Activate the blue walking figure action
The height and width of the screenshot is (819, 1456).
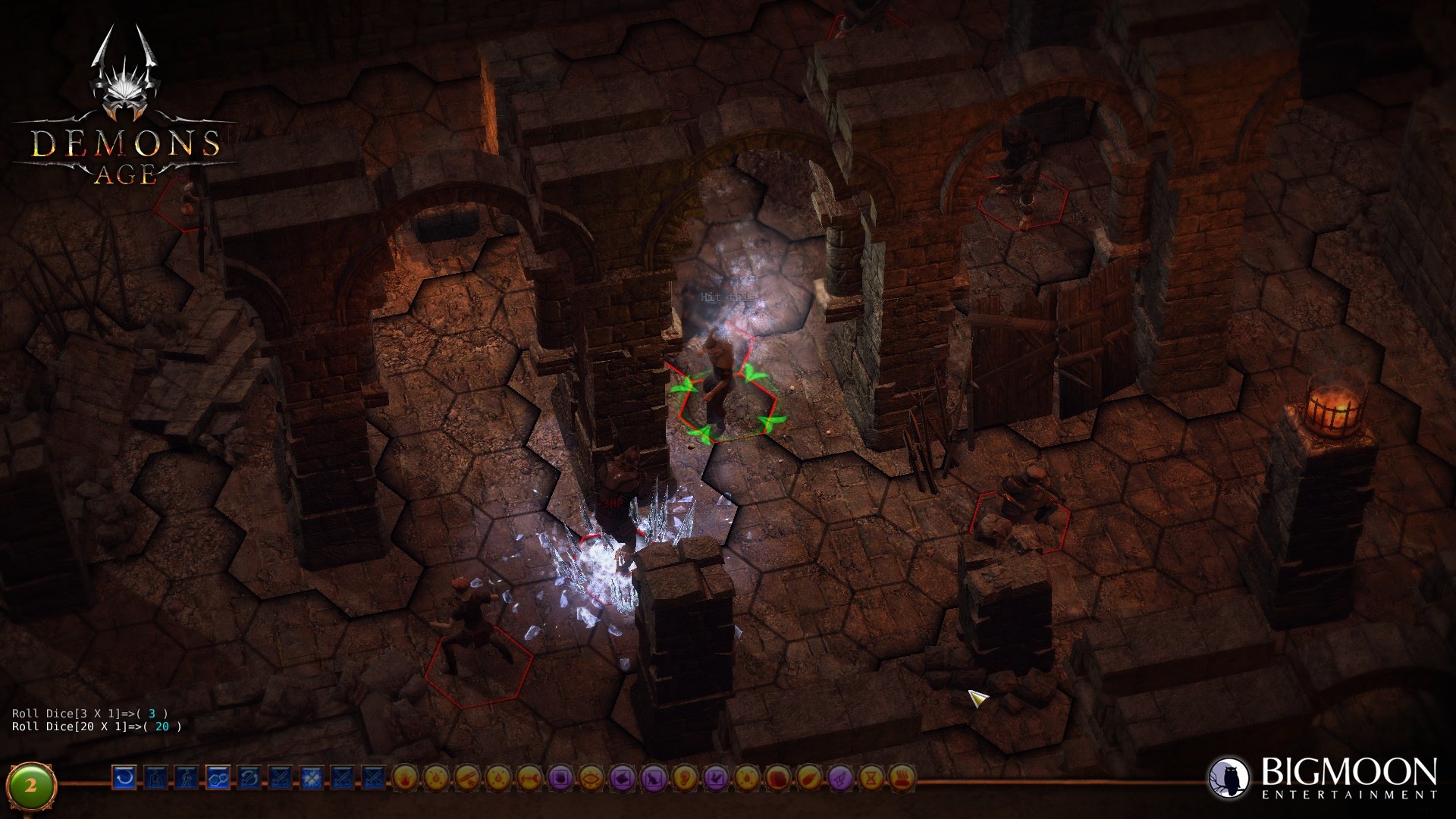pos(187,777)
